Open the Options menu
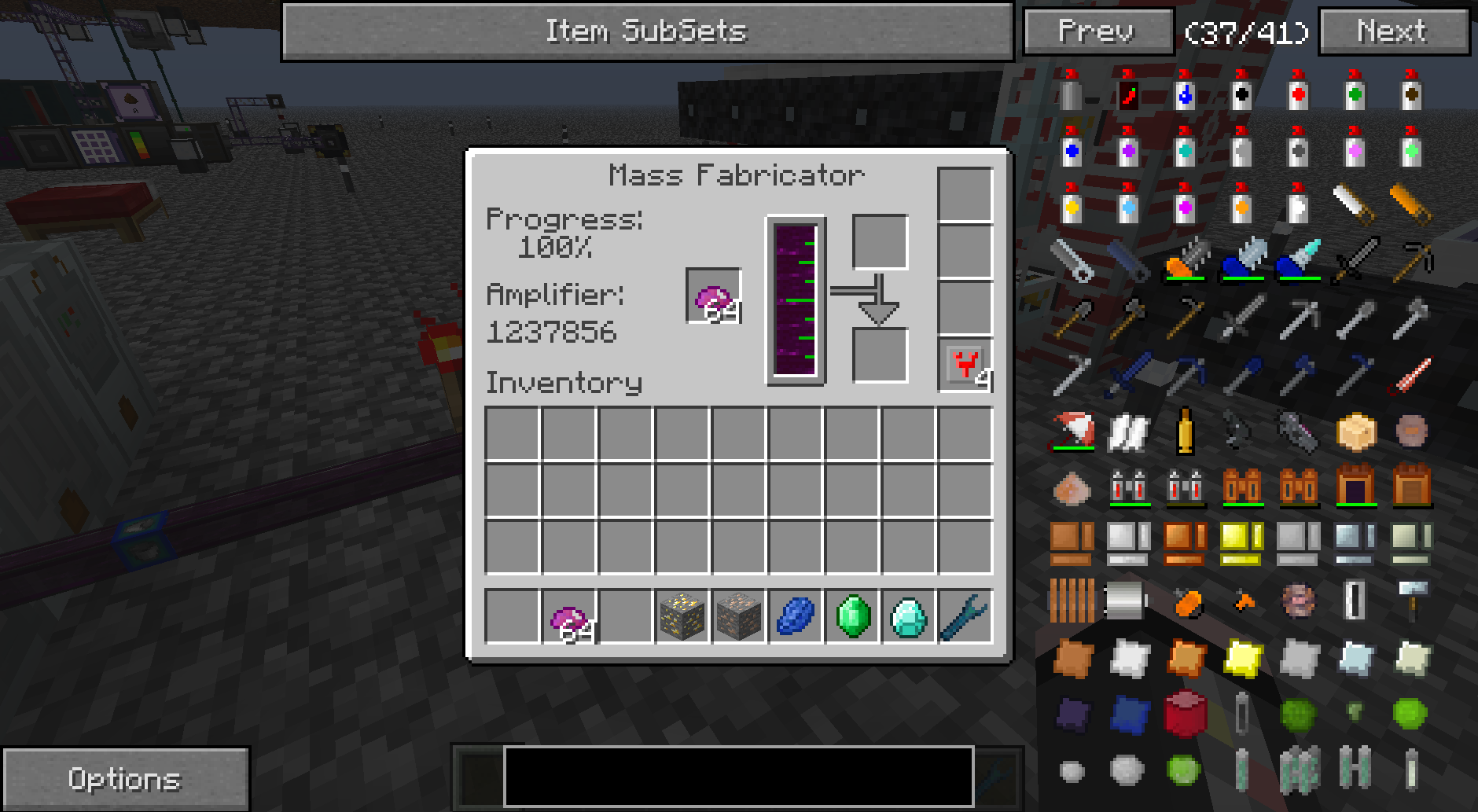1478x812 pixels. (126, 778)
